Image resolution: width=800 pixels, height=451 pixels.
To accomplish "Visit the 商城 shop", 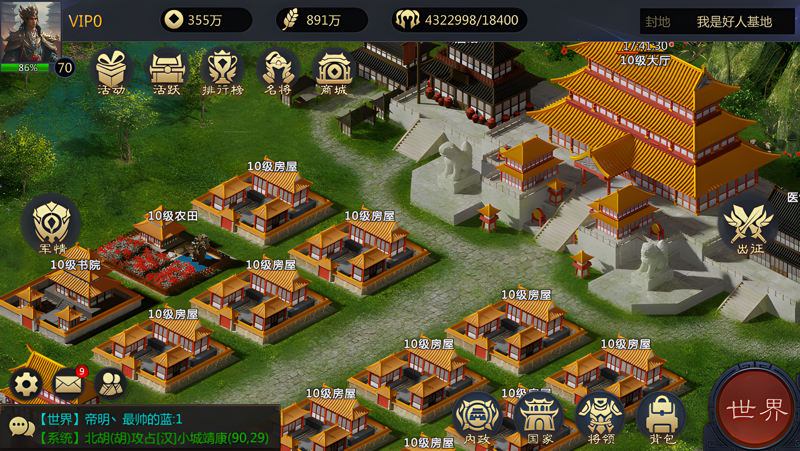I will point(333,70).
